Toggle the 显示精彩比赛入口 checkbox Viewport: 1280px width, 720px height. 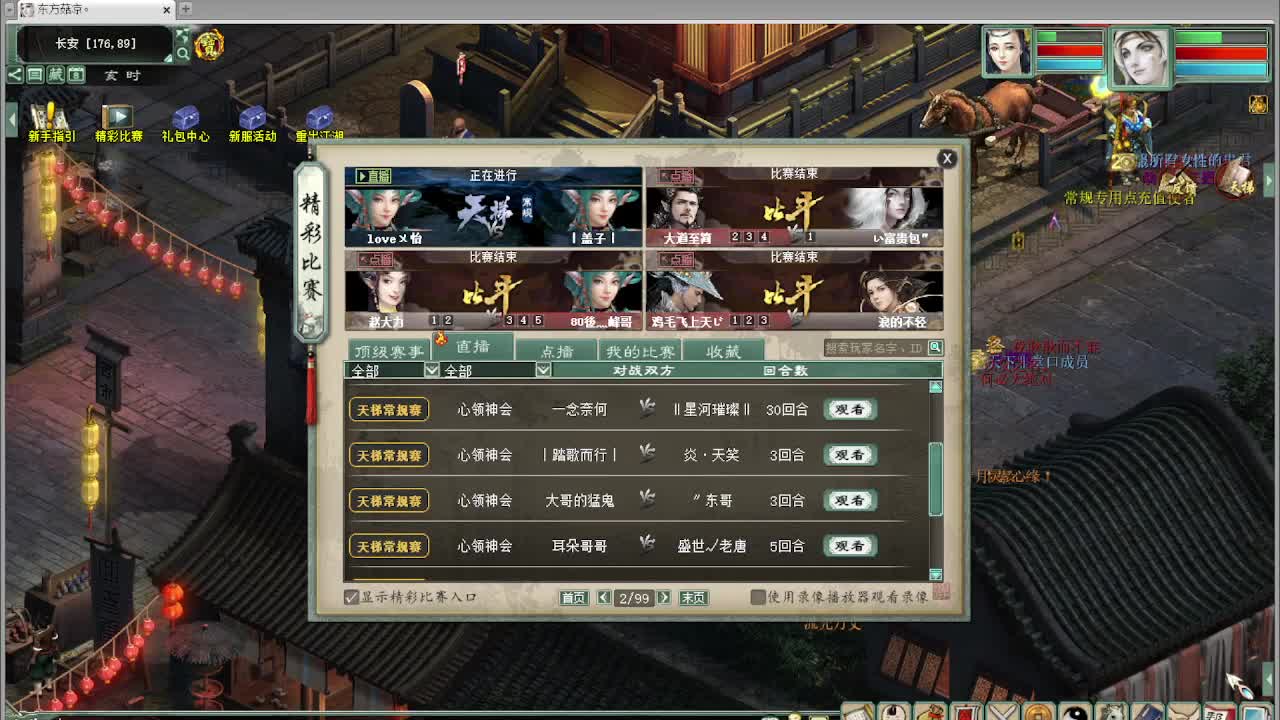pyautogui.click(x=352, y=595)
